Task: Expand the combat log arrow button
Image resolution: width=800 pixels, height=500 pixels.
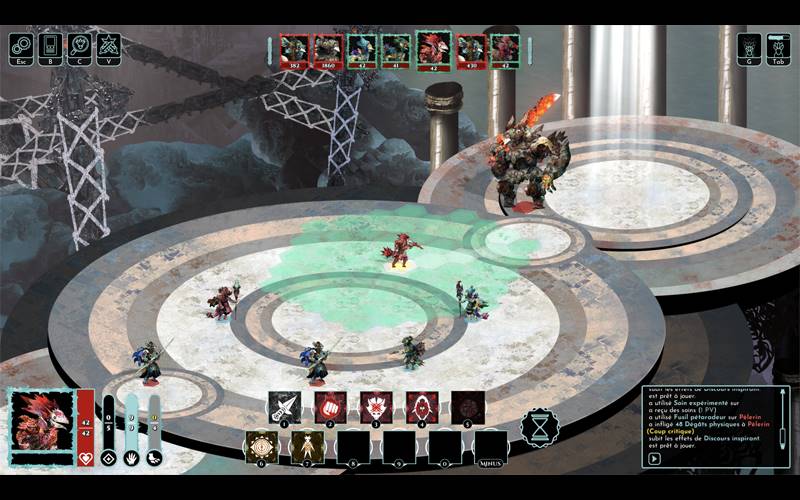Action: (x=655, y=459)
